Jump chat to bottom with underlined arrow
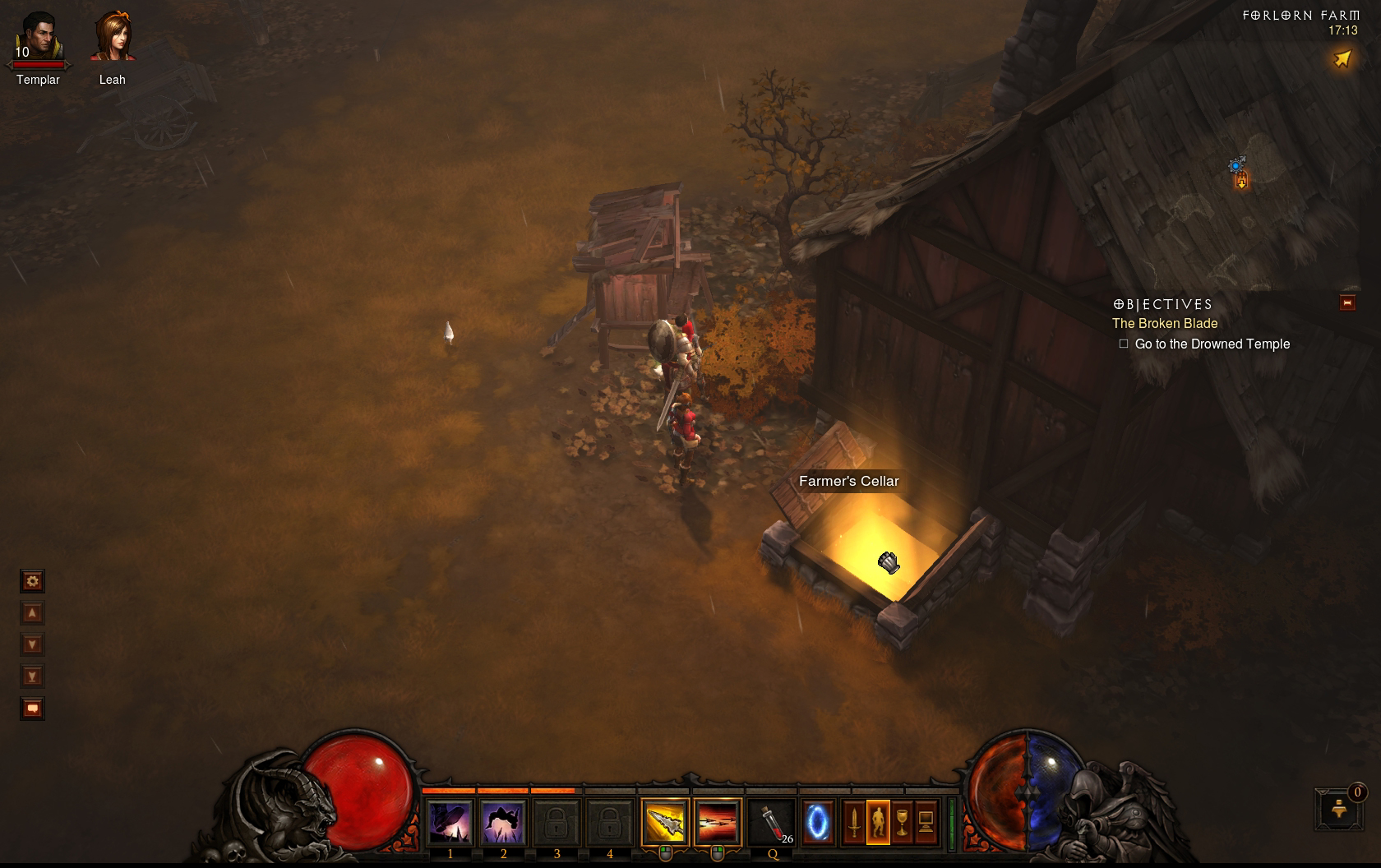 (x=32, y=676)
